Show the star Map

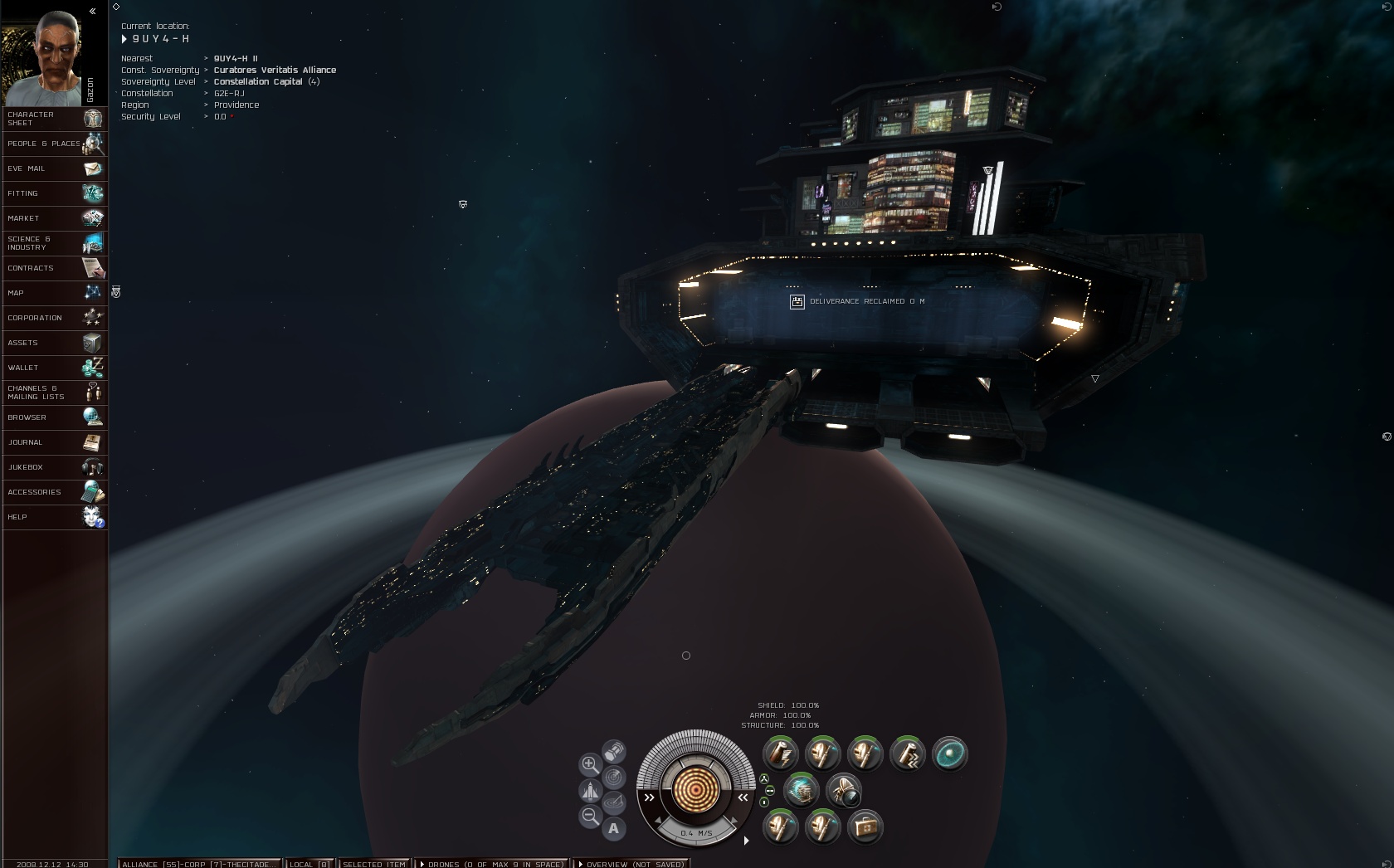point(55,293)
